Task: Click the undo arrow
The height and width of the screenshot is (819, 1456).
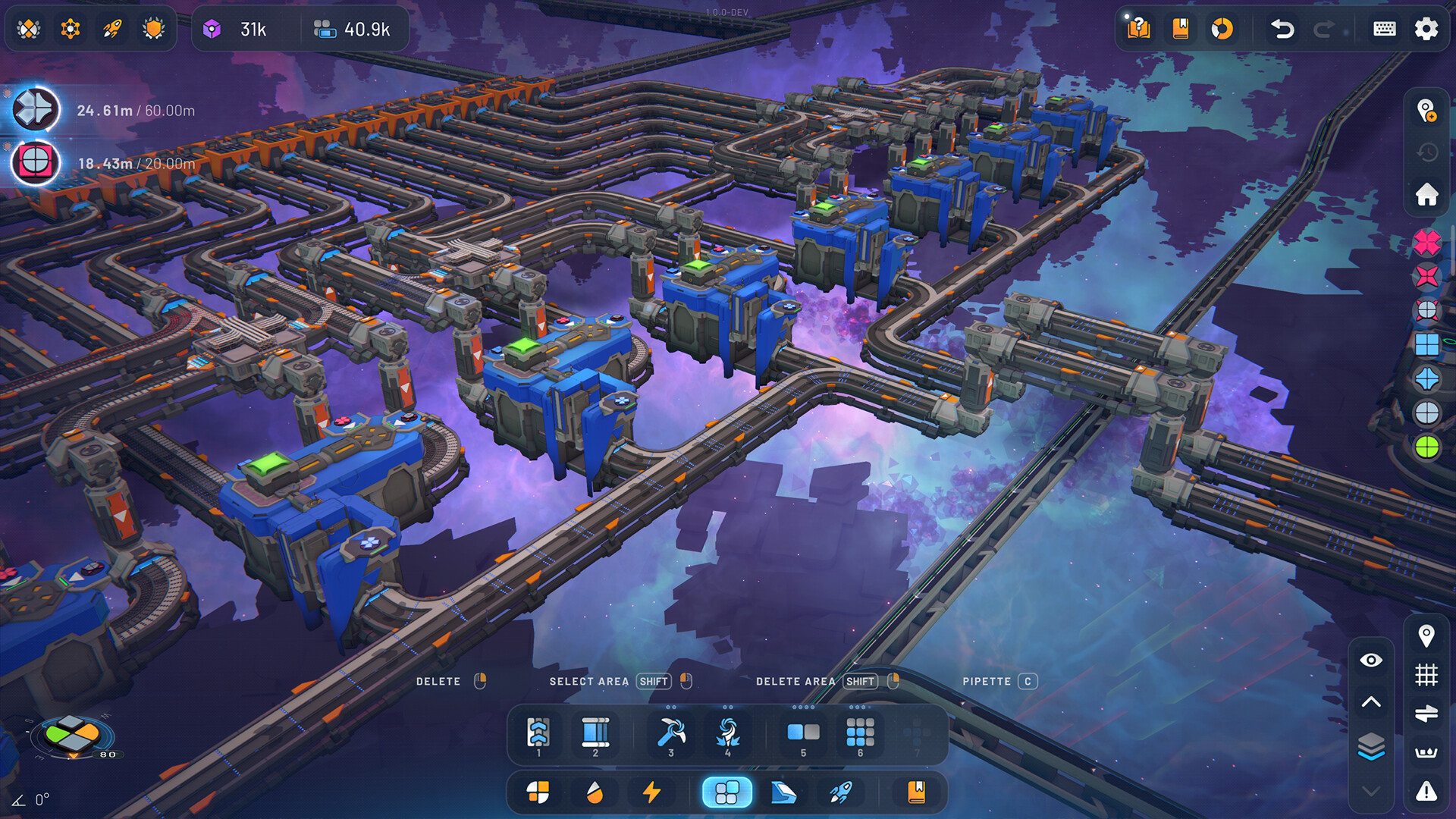Action: [x=1282, y=29]
